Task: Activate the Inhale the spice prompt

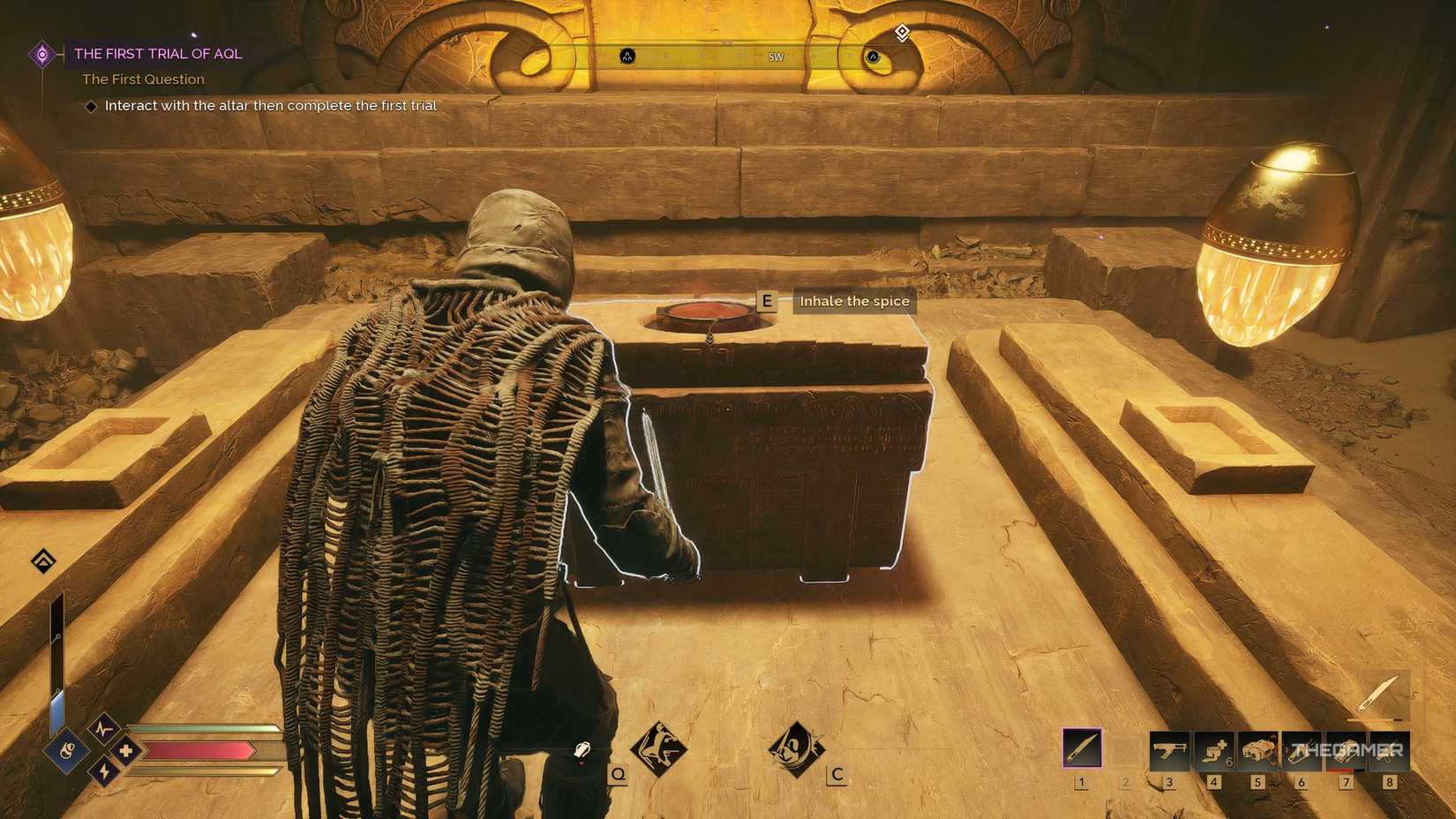Action: tap(853, 301)
